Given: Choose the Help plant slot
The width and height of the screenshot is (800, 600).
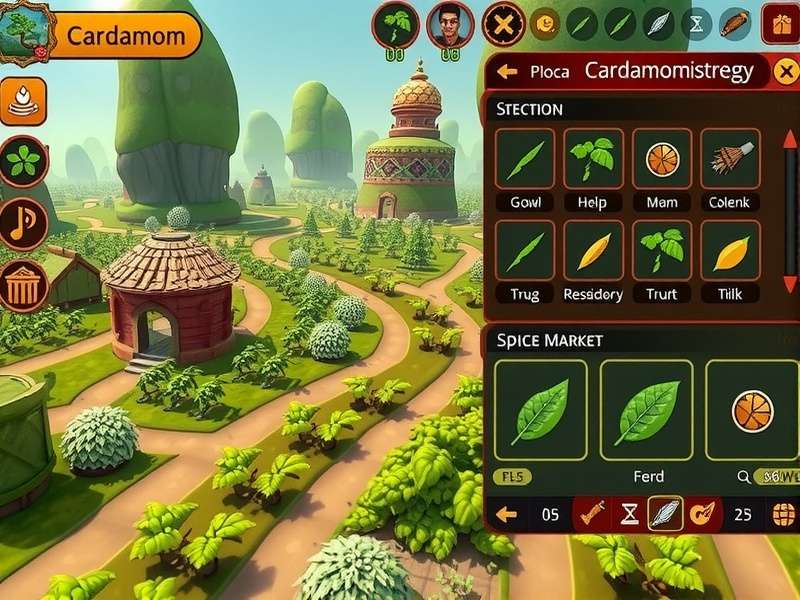Looking at the screenshot, I should click(593, 159).
